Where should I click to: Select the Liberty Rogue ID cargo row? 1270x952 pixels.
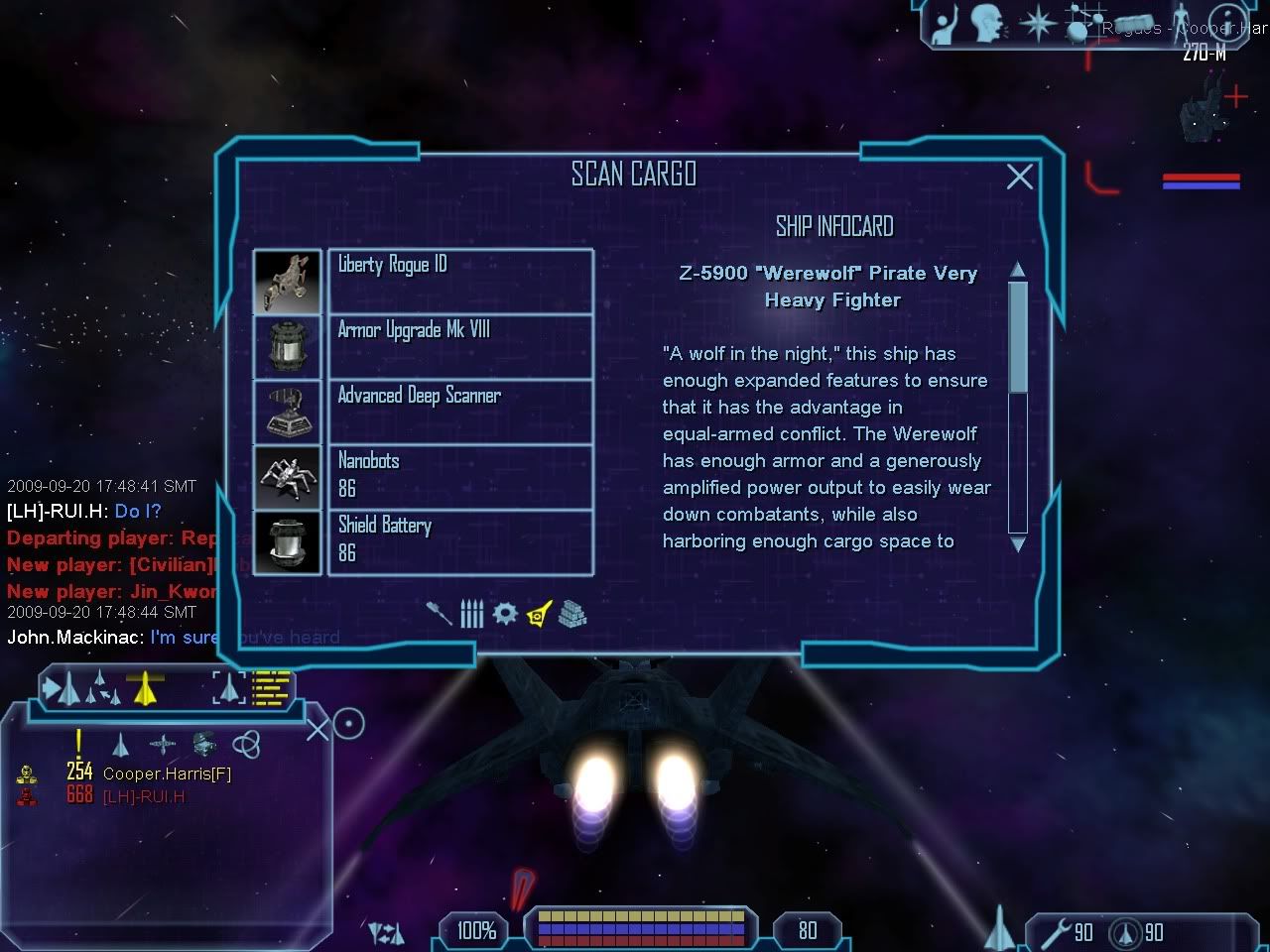pyautogui.click(x=460, y=281)
